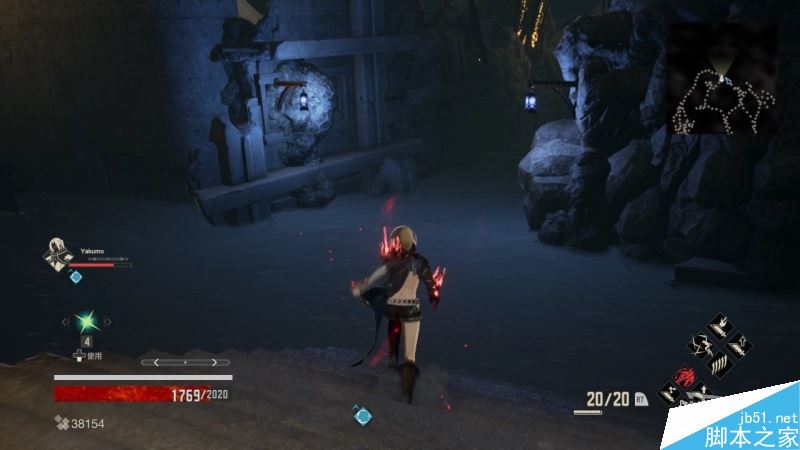Use the green star quick item
Image resolution: width=800 pixels, height=450 pixels.
click(x=85, y=321)
